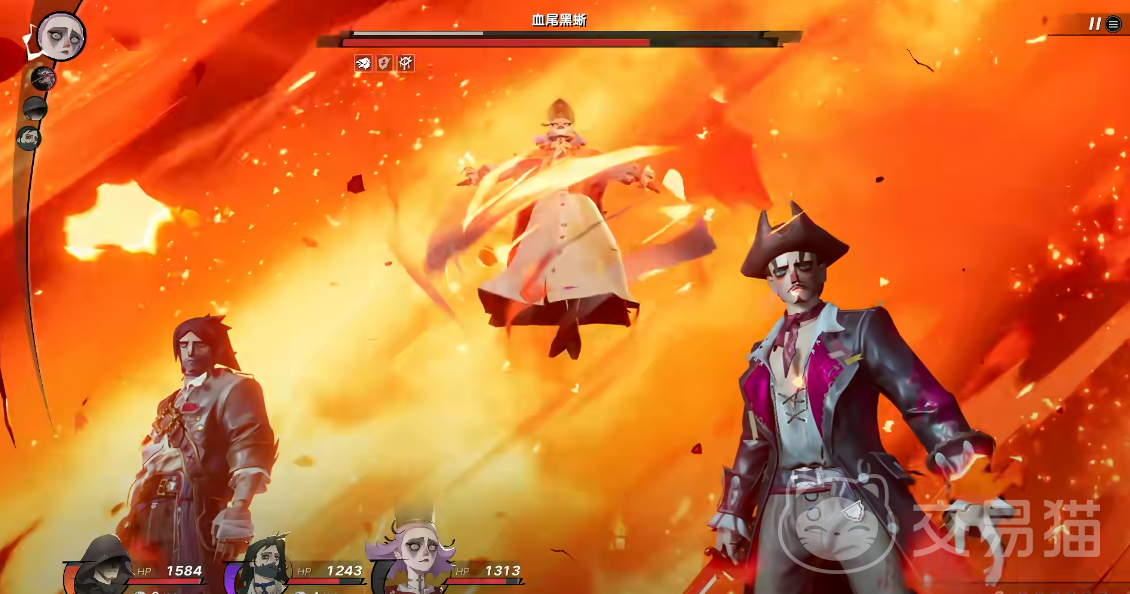Inspect the boss's third status icon

point(405,63)
